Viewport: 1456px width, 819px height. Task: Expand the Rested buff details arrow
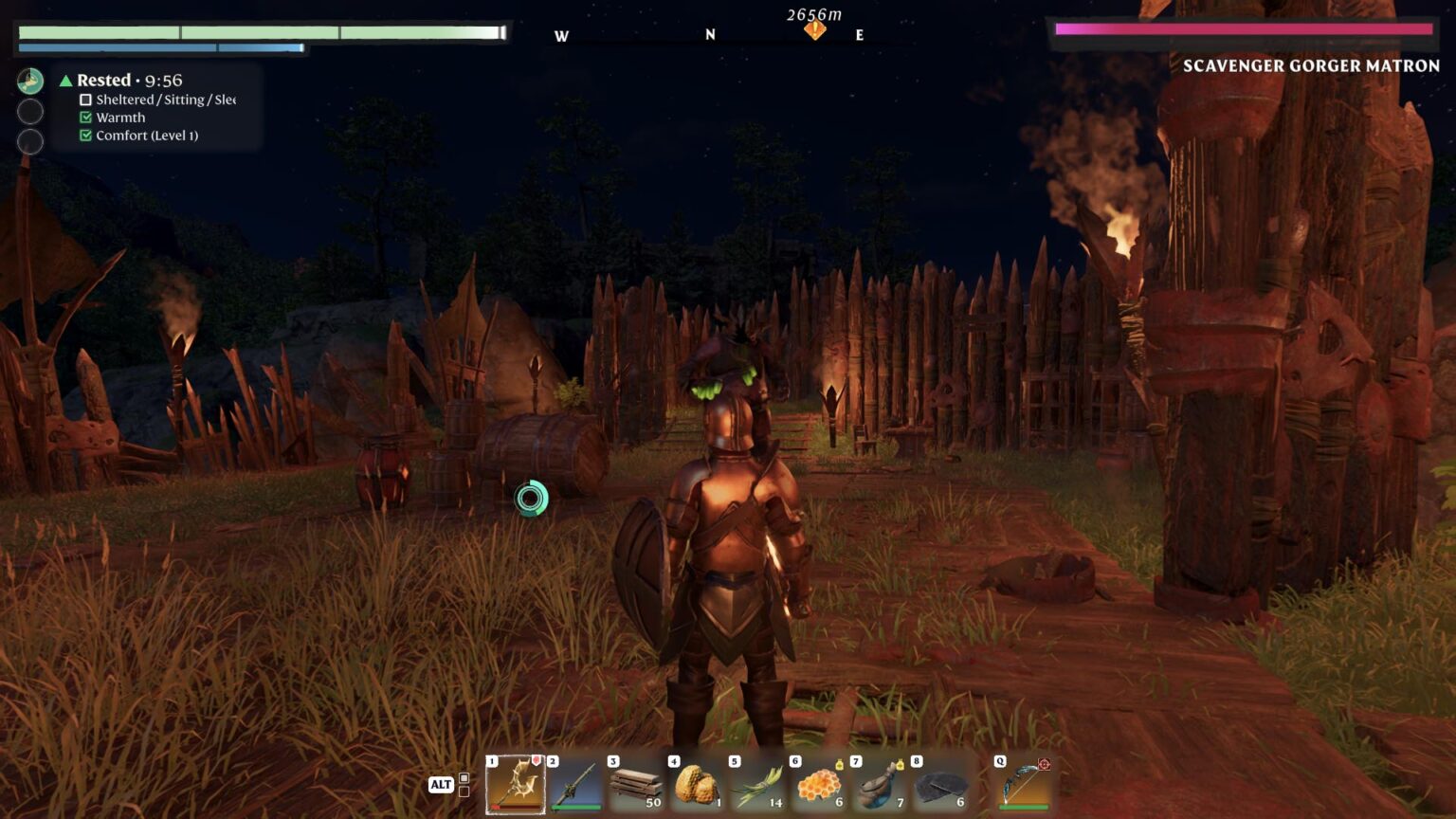pos(66,81)
